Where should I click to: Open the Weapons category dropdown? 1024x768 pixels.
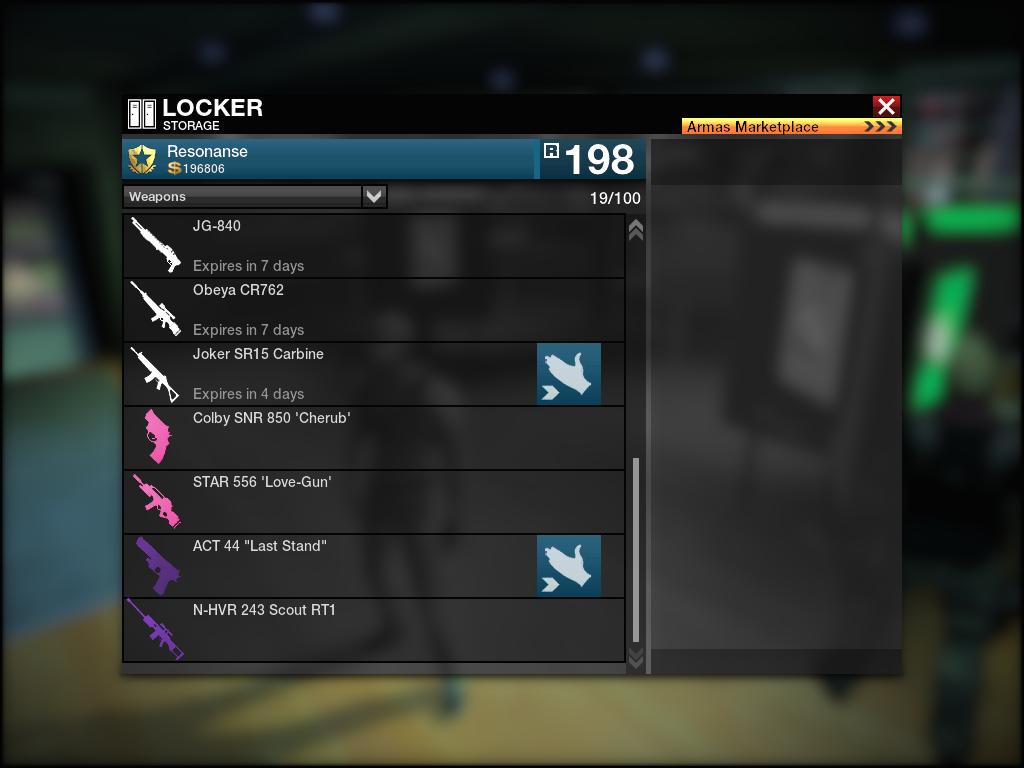[374, 197]
